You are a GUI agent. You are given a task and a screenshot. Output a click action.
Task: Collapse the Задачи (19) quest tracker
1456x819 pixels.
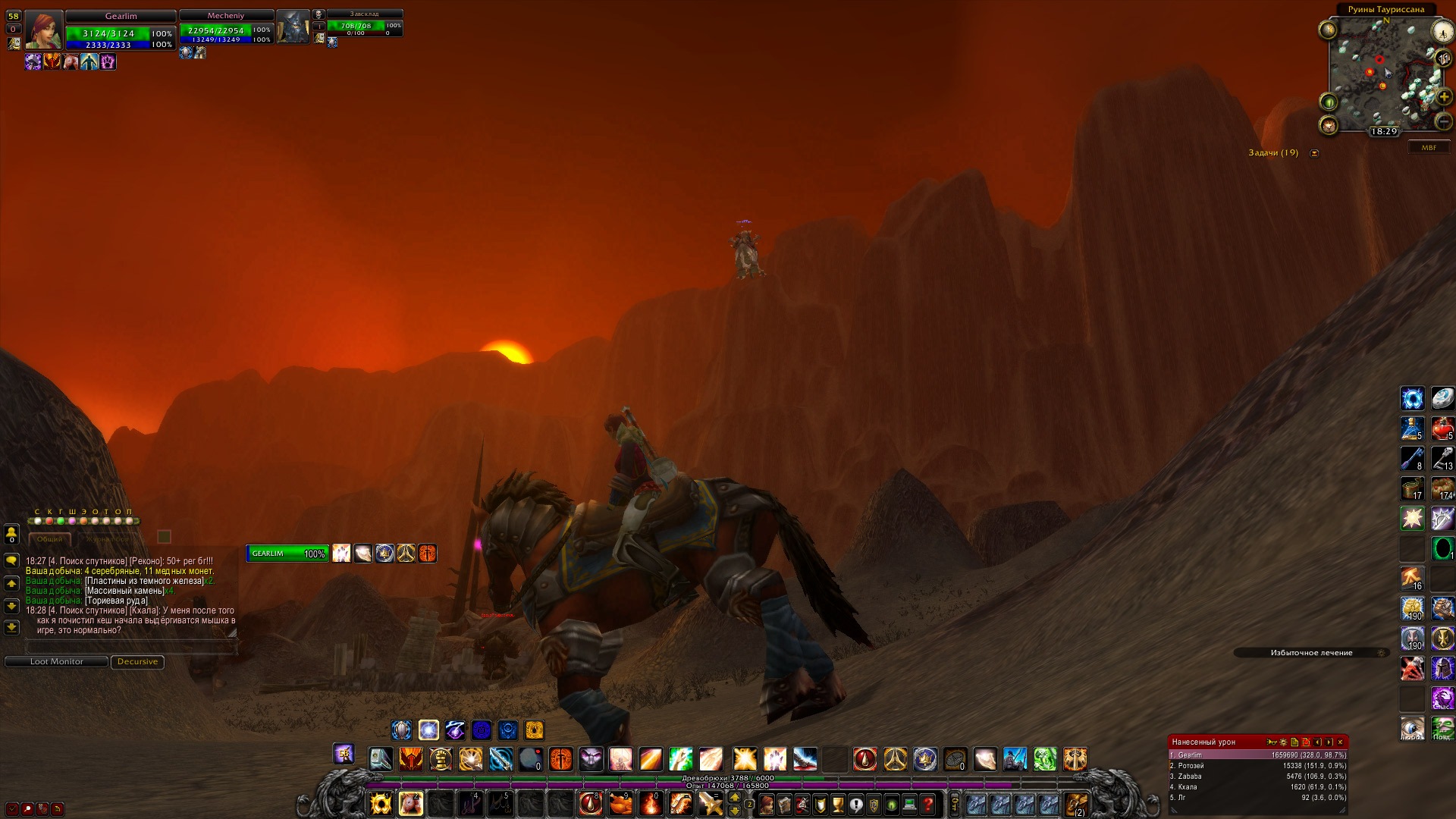(x=1314, y=153)
